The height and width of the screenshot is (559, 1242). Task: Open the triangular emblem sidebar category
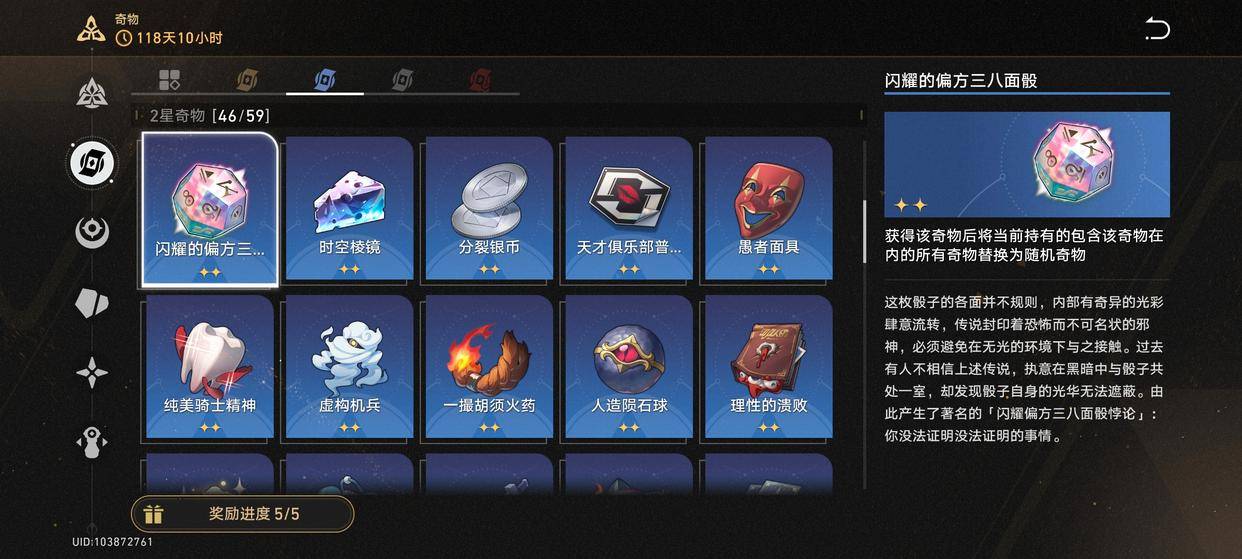92,93
